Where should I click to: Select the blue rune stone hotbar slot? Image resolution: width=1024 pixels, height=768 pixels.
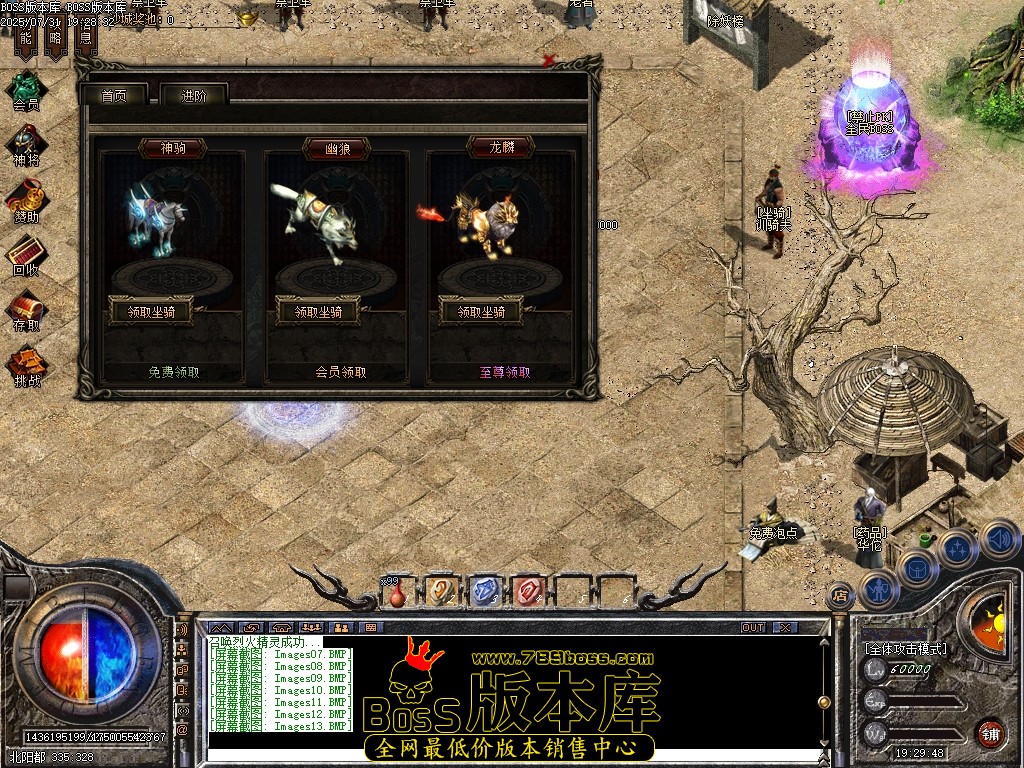[484, 590]
